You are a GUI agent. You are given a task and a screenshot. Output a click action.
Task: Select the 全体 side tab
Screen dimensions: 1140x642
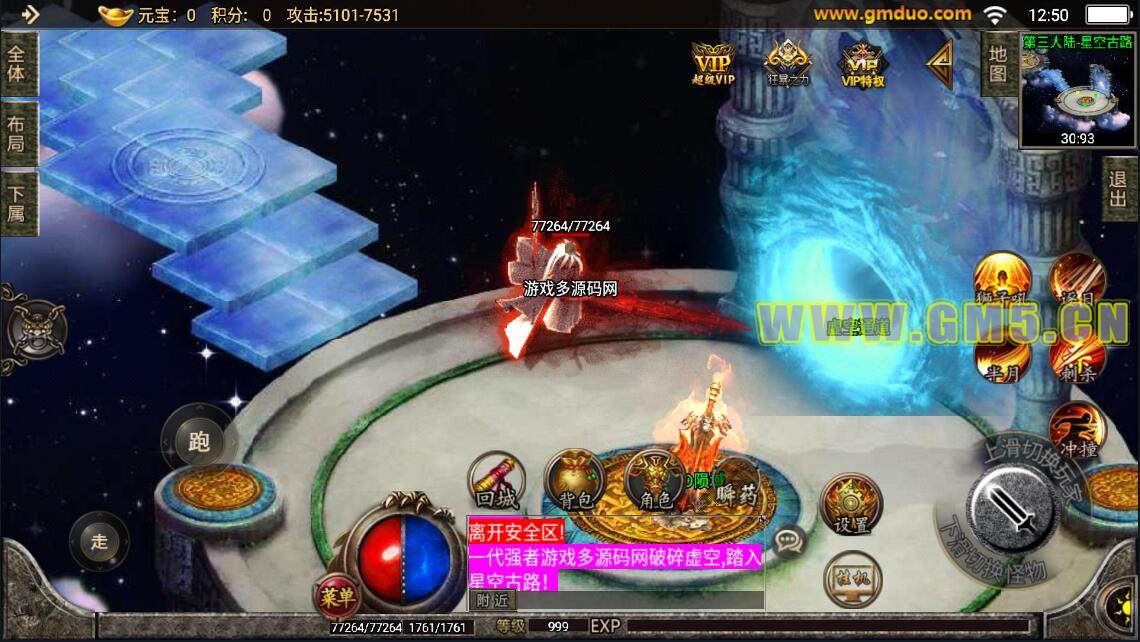[17, 63]
